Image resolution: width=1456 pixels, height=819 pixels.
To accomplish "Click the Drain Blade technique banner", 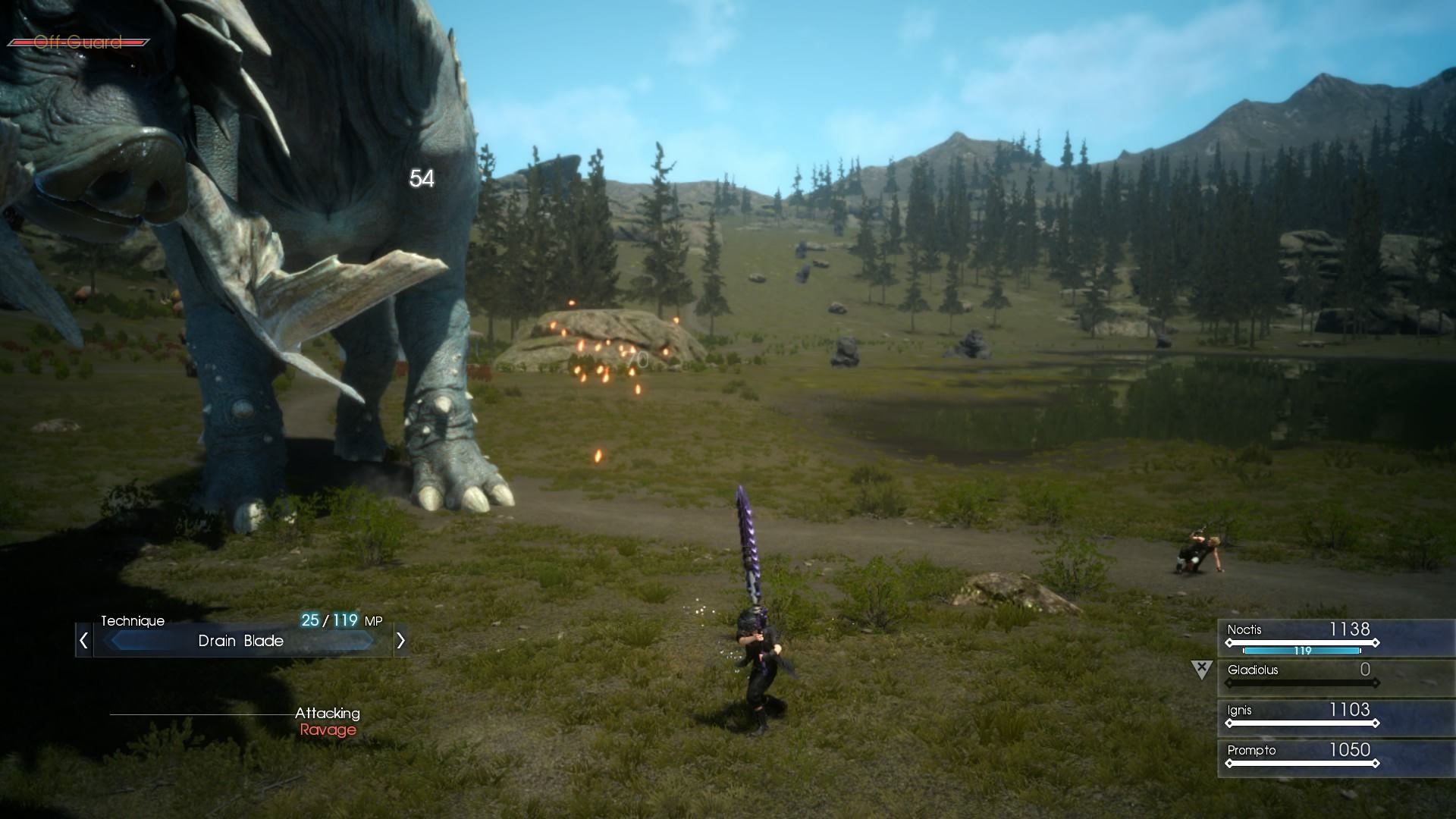I will pos(241,641).
